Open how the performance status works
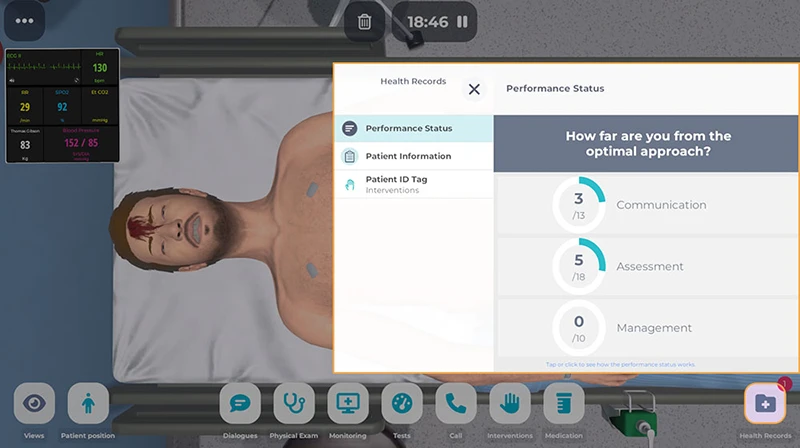Viewport: 800px width, 448px height. [x=620, y=365]
